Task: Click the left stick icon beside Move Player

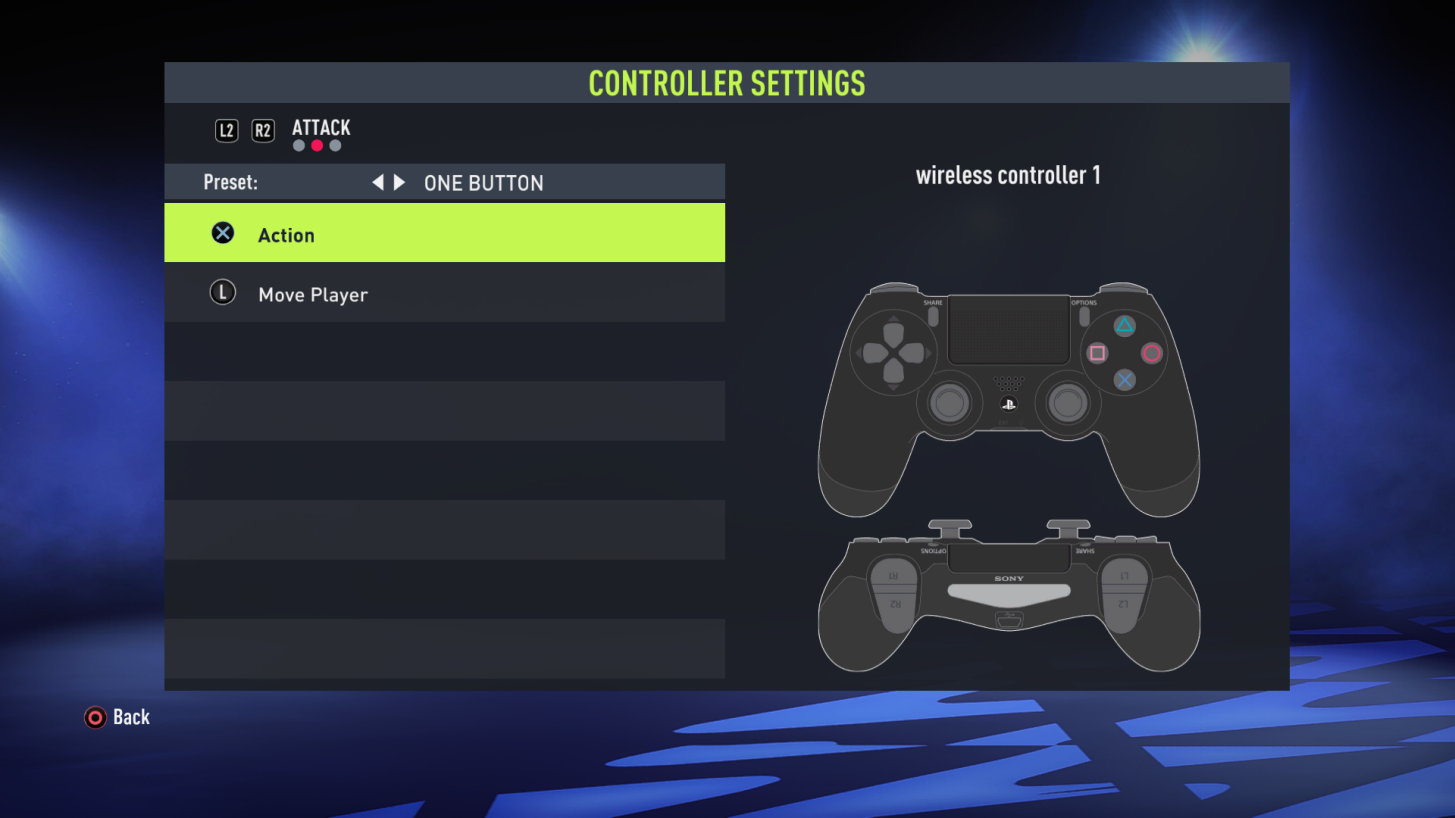Action: pyautogui.click(x=222, y=292)
